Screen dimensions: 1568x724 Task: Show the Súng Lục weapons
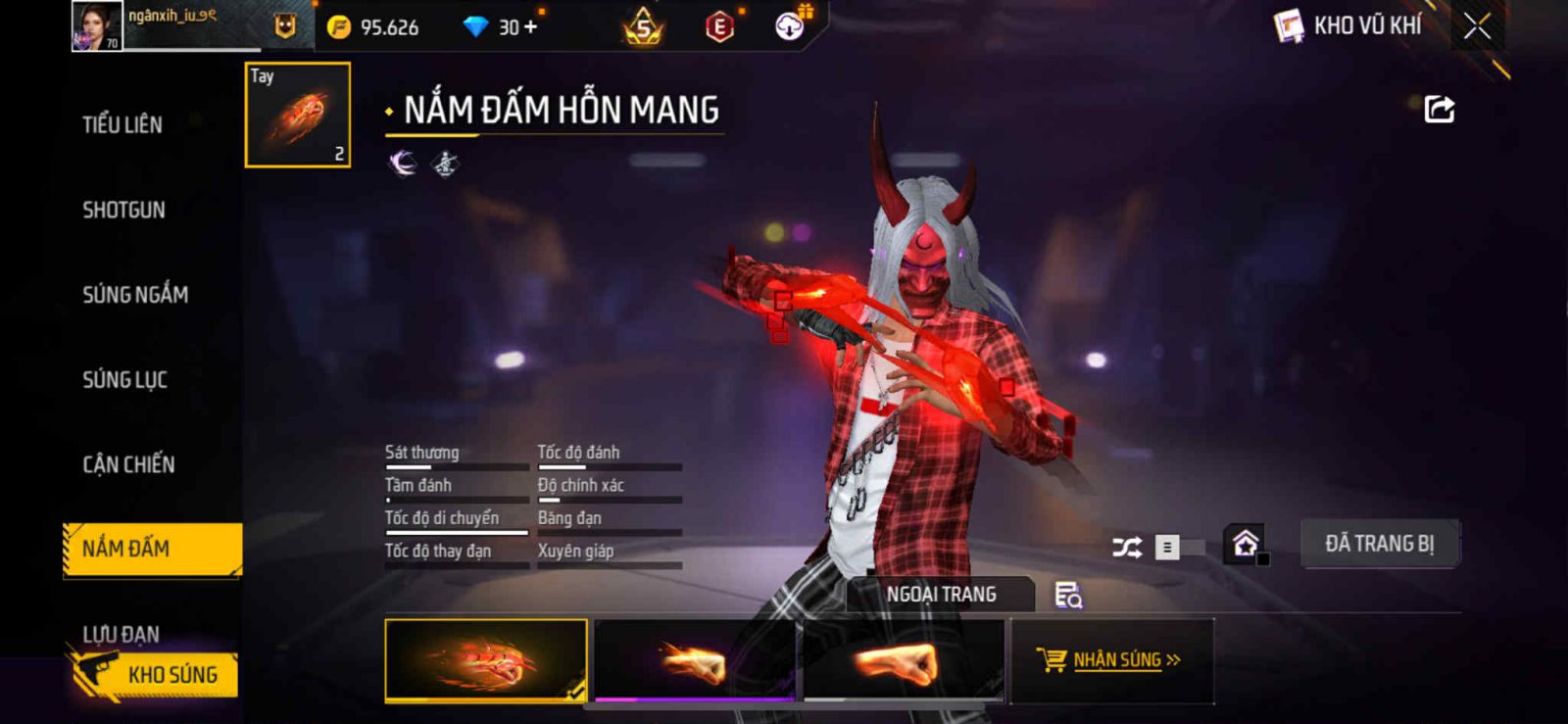pos(124,379)
